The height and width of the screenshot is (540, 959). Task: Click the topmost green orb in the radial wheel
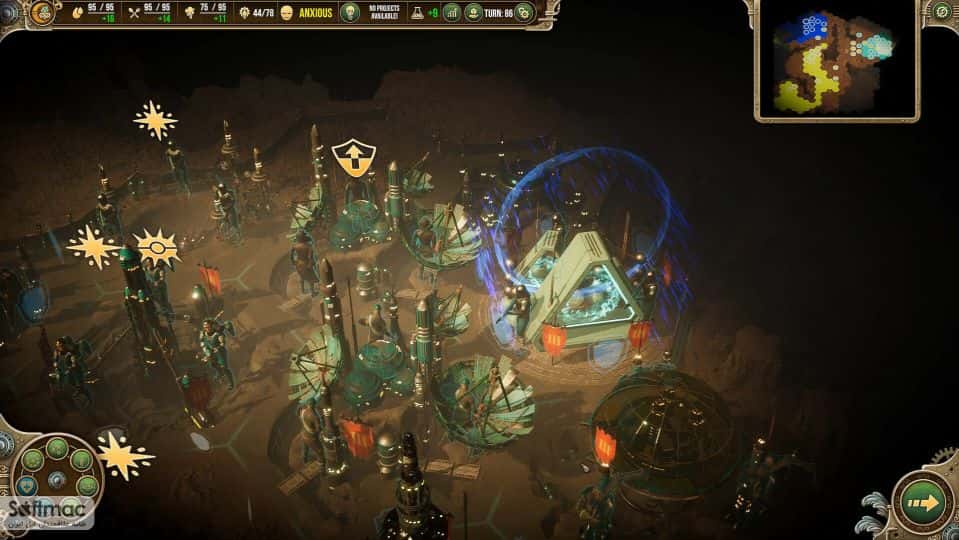tap(57, 447)
